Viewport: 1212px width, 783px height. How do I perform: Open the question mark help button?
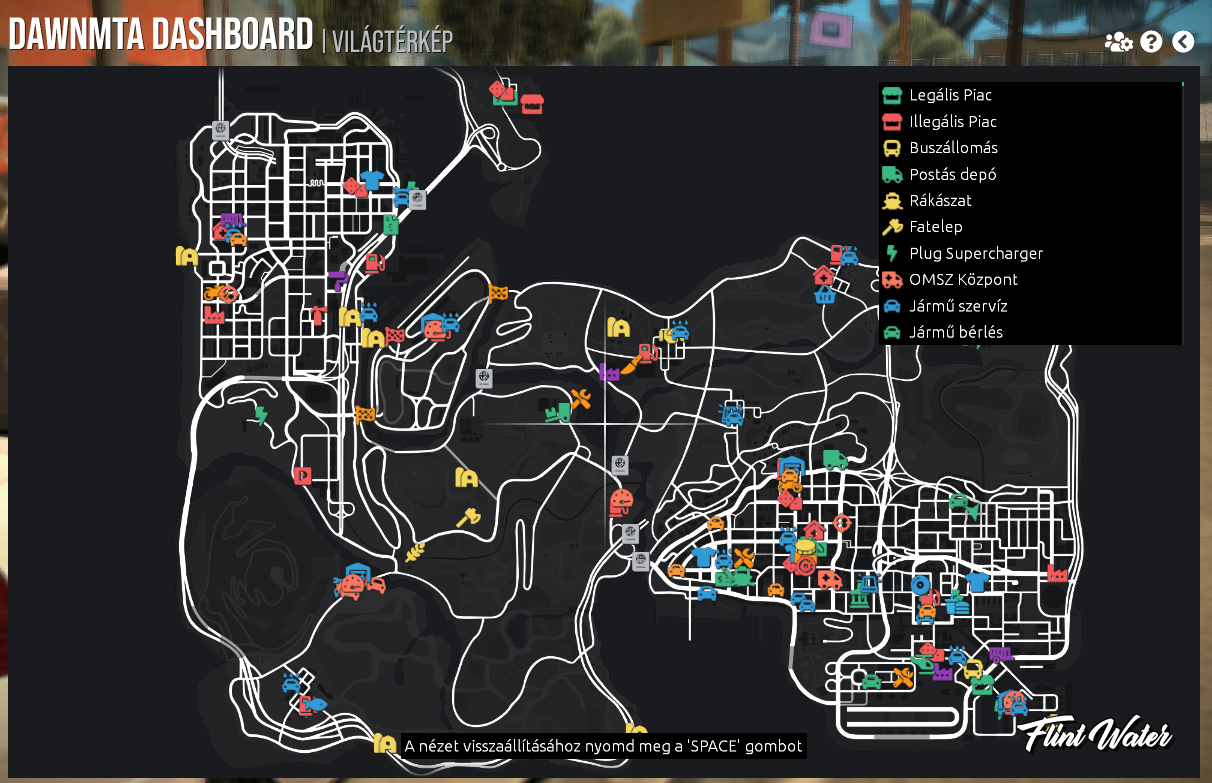click(x=1151, y=42)
